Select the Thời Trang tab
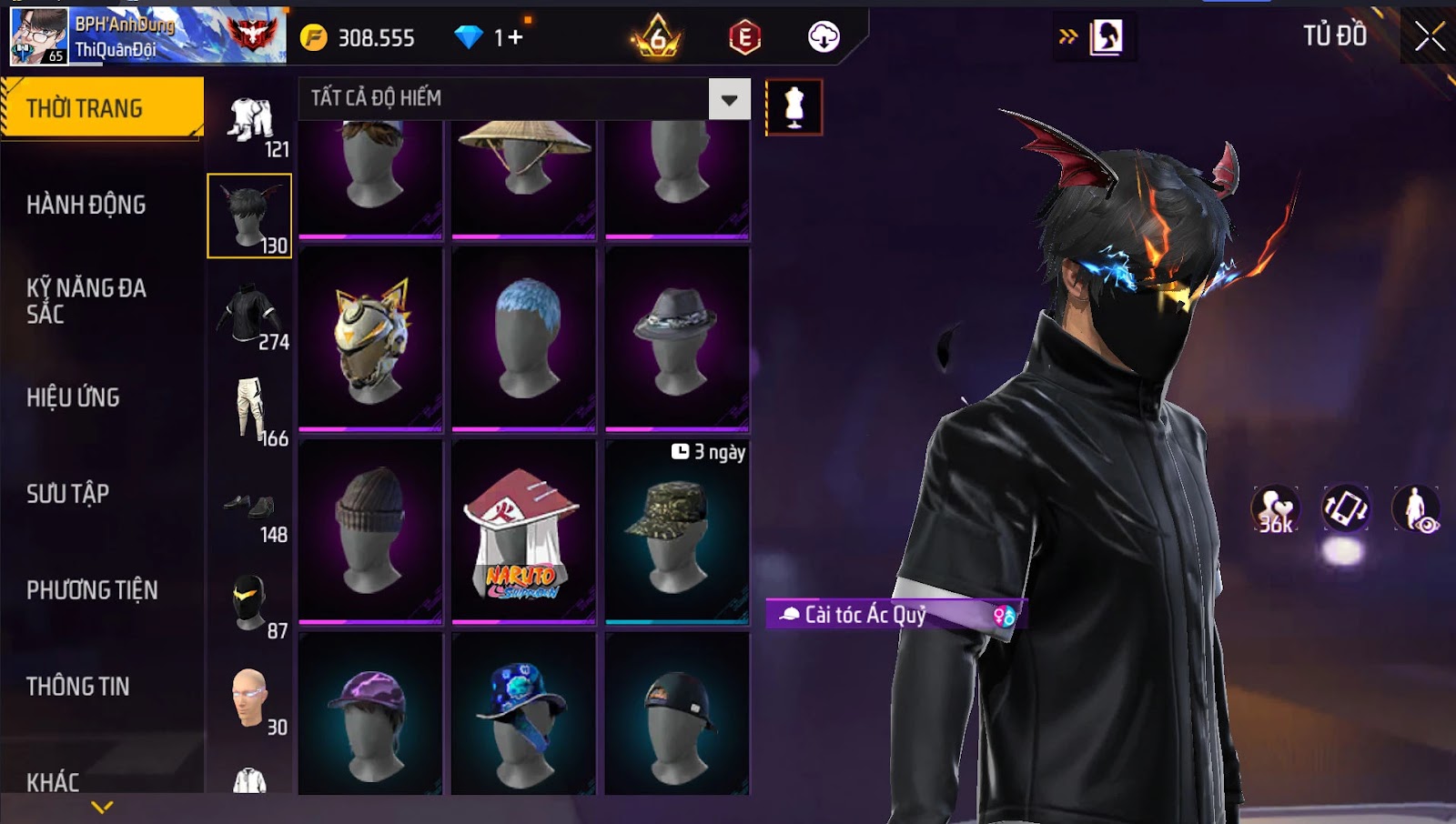This screenshot has width=1456, height=824. (x=85, y=108)
